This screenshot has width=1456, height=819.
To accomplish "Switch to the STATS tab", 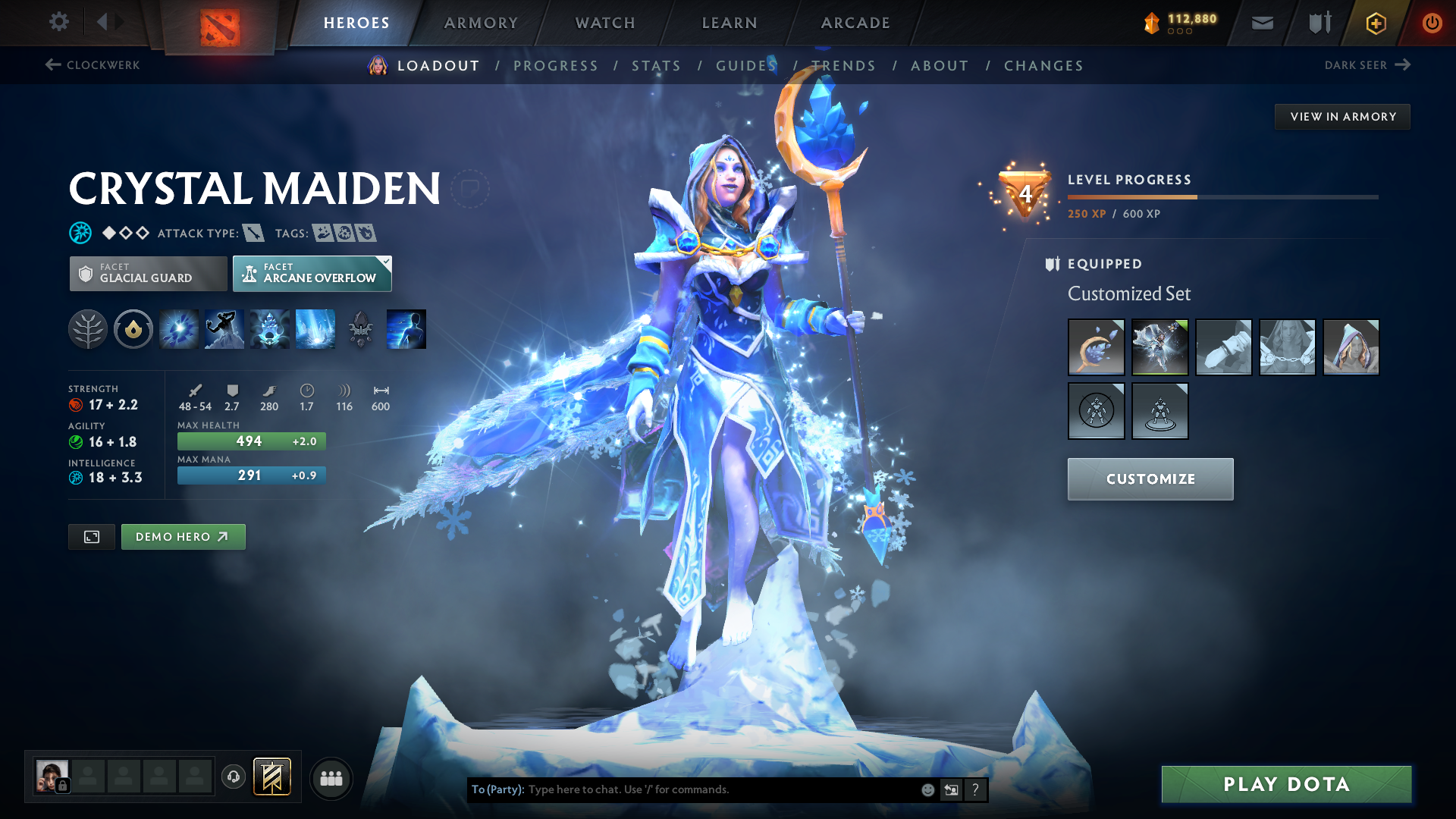I will pos(656,65).
